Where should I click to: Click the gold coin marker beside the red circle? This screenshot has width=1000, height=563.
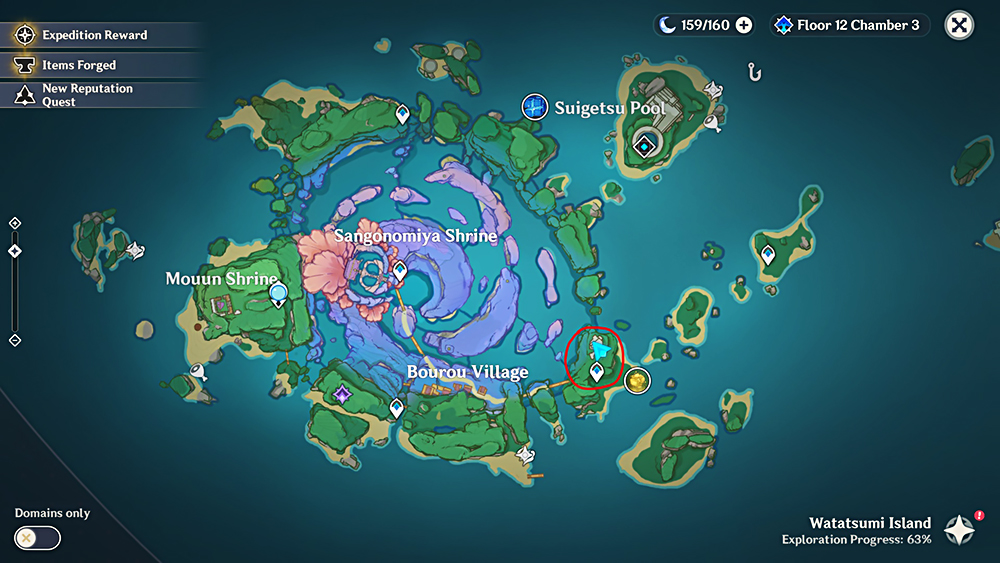636,380
